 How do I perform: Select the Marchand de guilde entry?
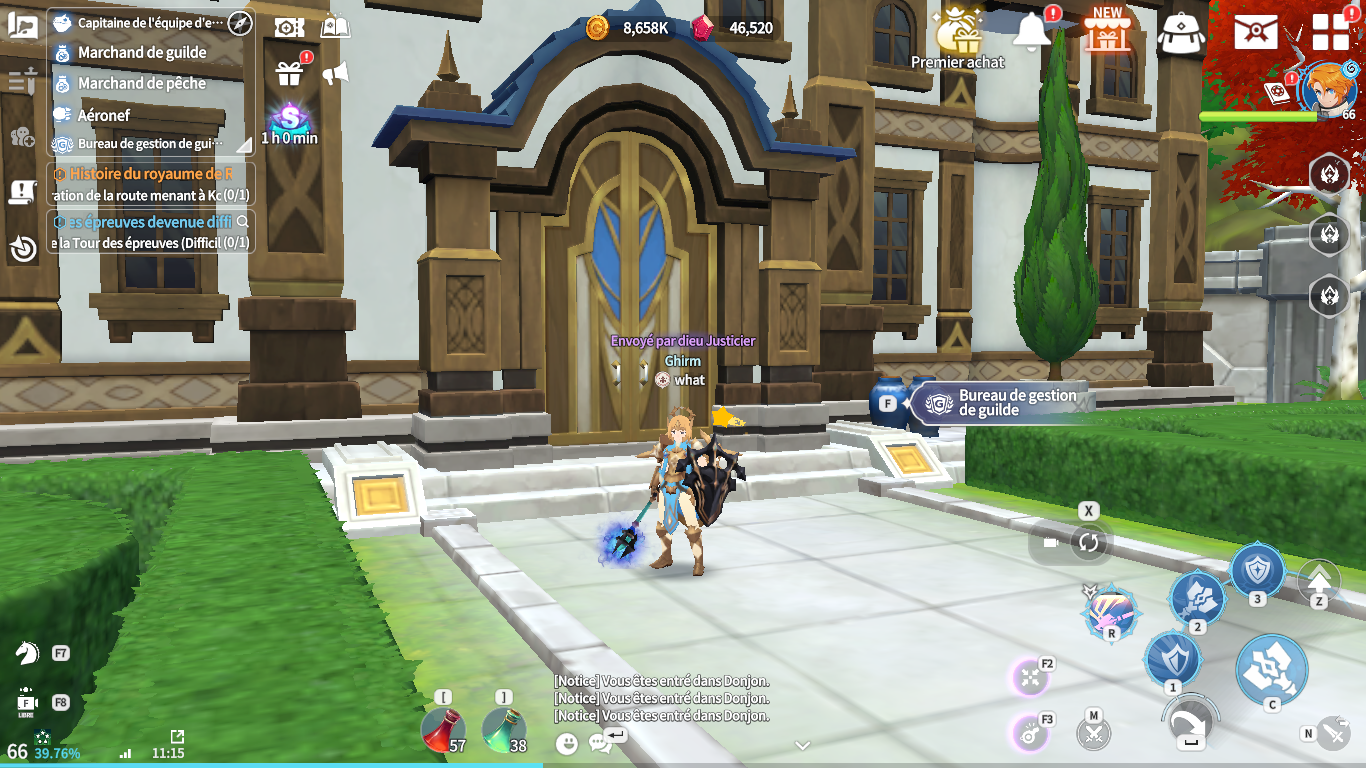coord(142,53)
